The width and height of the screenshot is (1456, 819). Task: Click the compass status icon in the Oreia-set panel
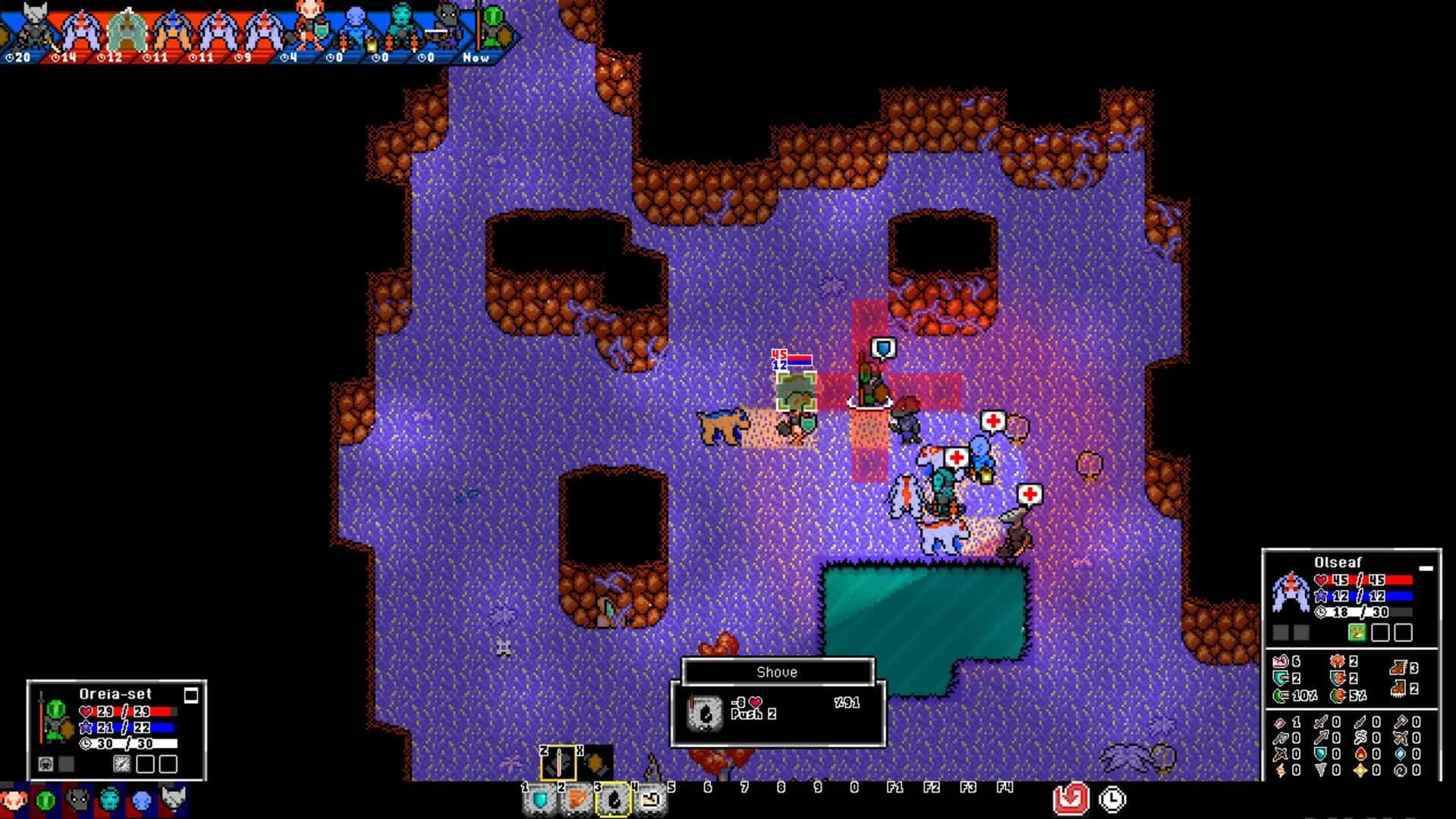122,765
